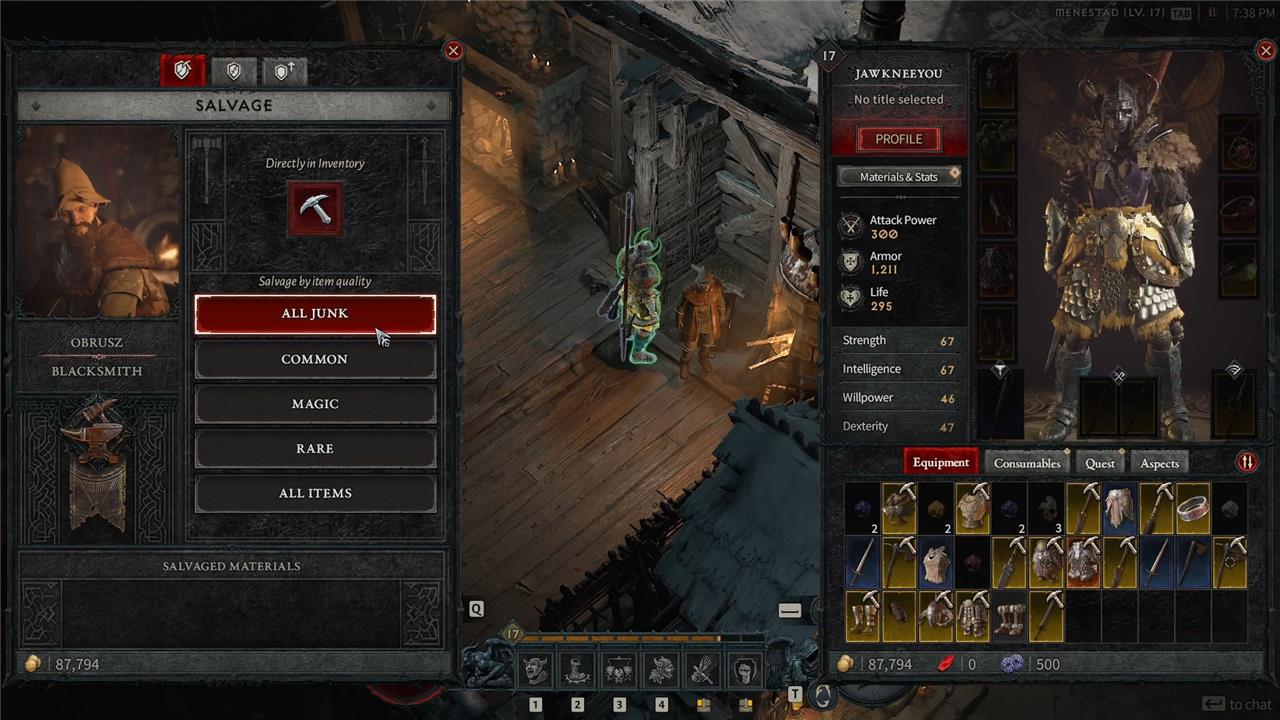Viewport: 1280px width, 720px height.
Task: Salvage all junk items
Action: point(315,314)
